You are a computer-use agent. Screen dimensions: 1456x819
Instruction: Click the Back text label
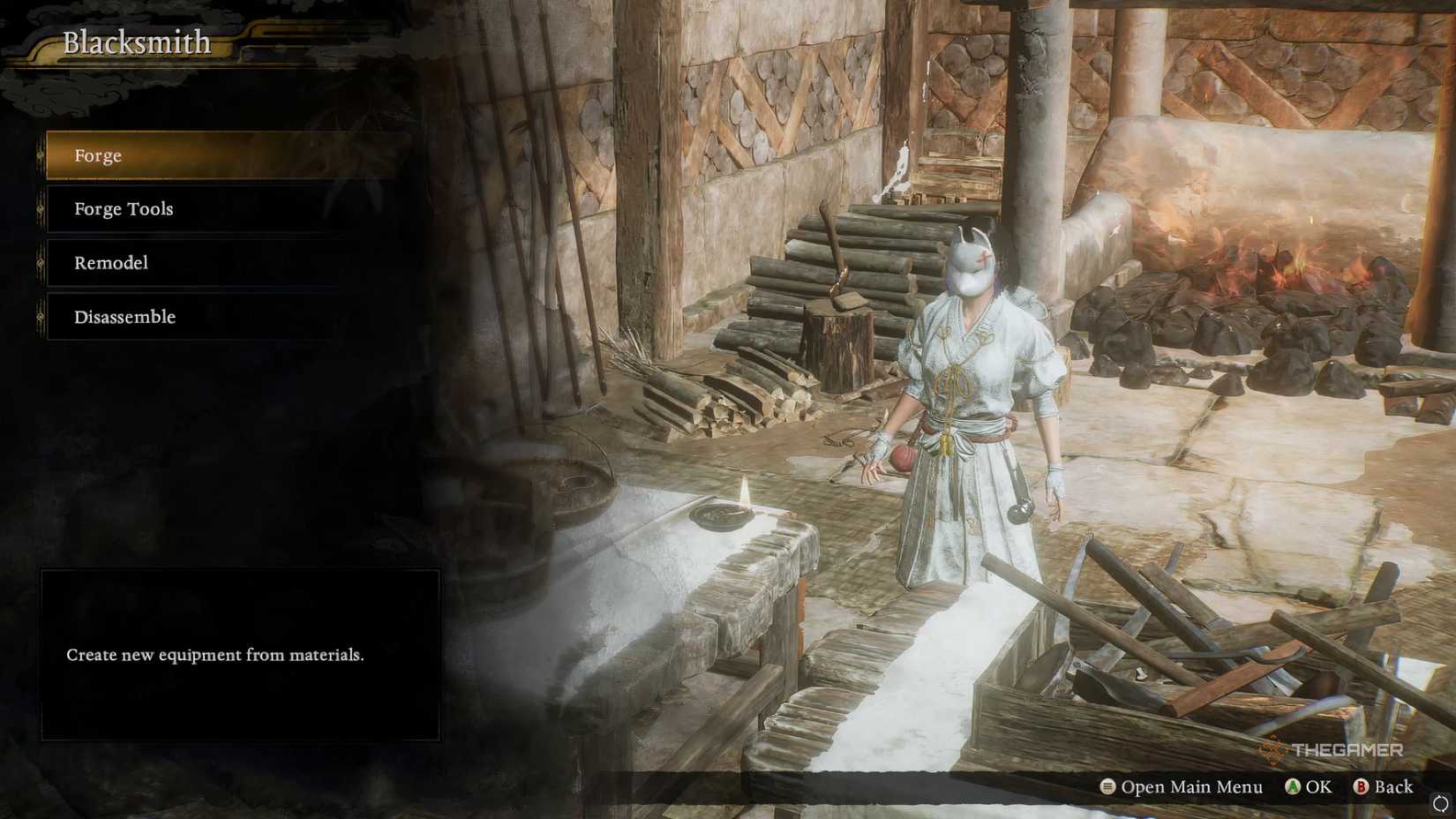point(1394,786)
